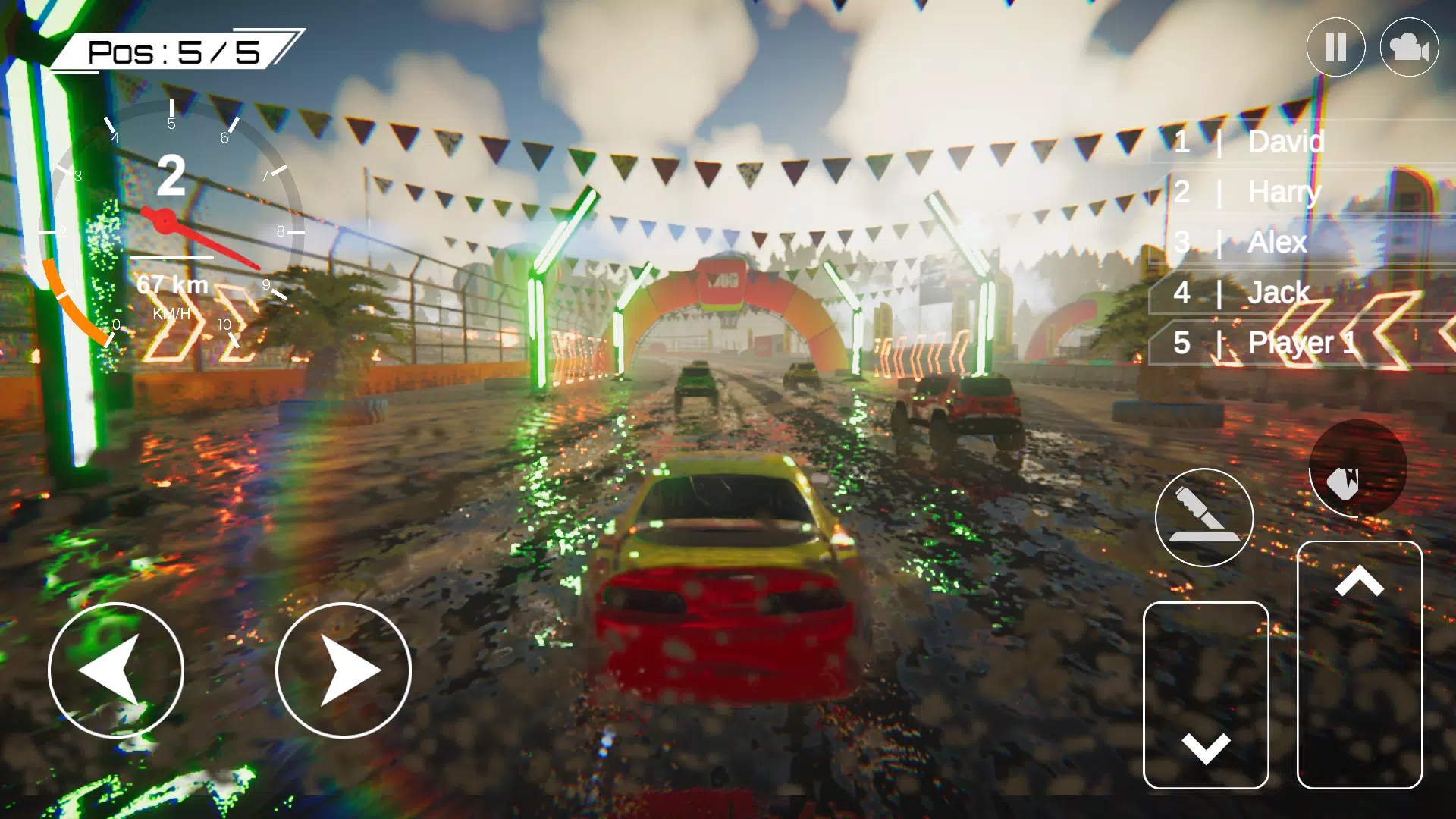
Task: Pull the handbrake lever button
Action: click(x=1204, y=517)
